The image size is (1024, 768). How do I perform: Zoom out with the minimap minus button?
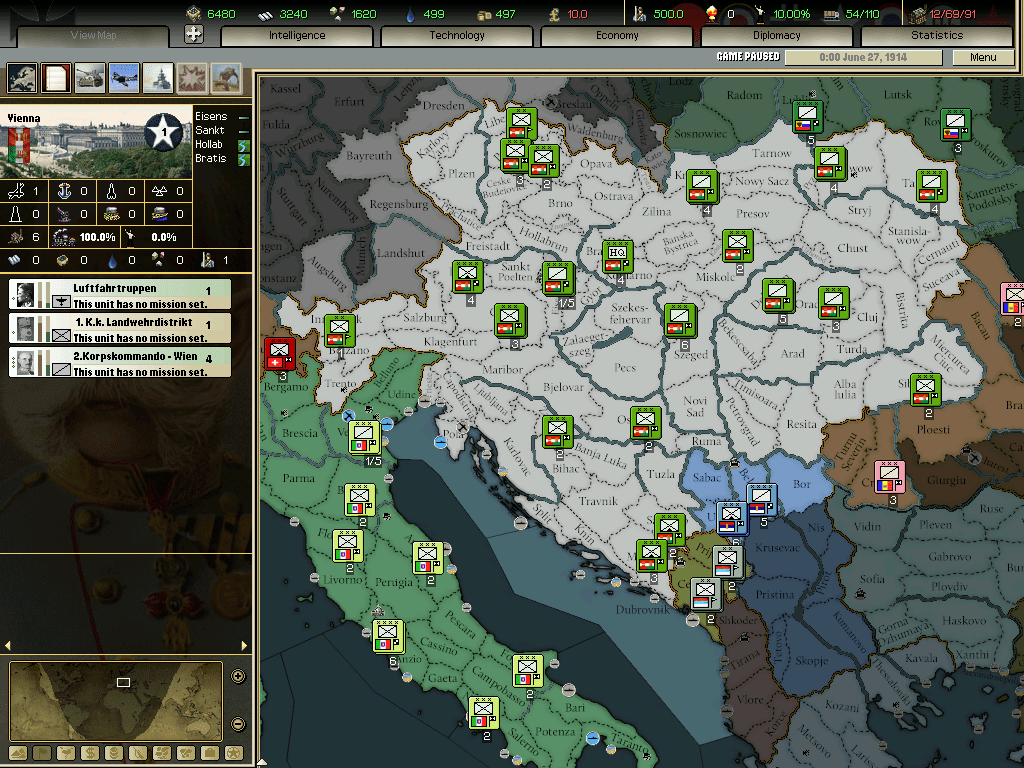point(238,724)
